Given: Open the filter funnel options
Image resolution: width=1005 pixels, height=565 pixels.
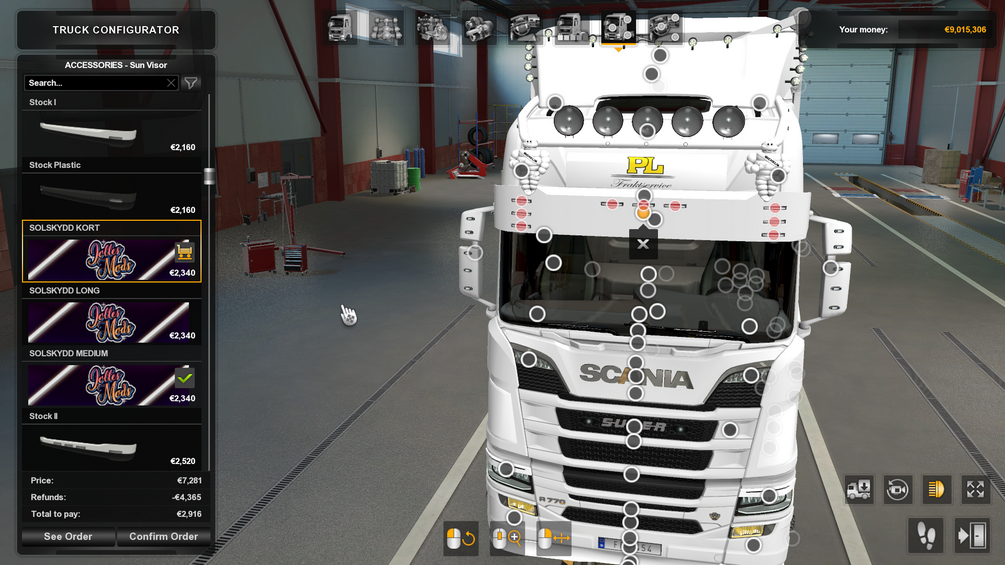Looking at the screenshot, I should pyautogui.click(x=191, y=83).
